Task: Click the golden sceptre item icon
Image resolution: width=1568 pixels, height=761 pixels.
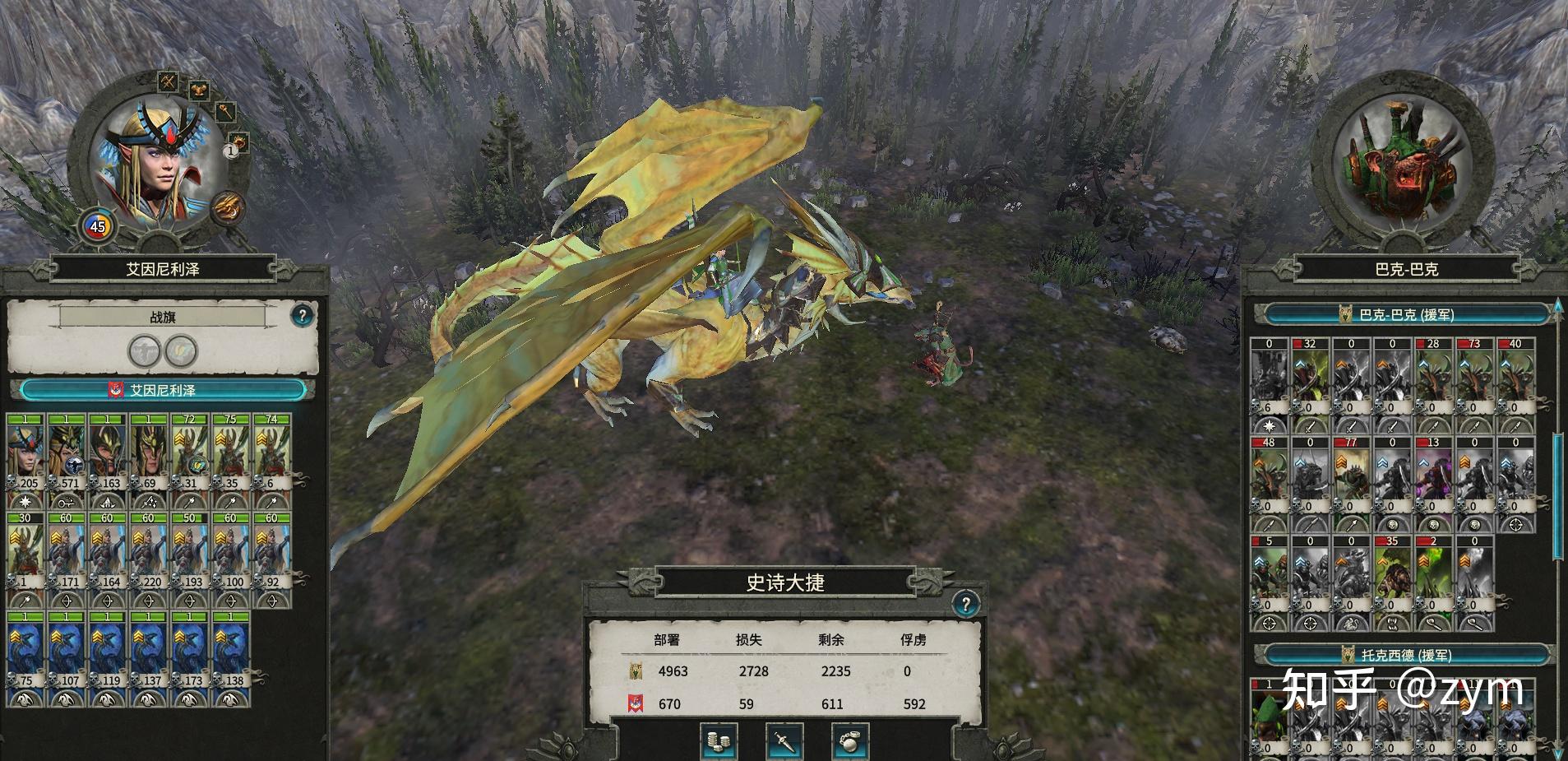Action: tap(225, 112)
